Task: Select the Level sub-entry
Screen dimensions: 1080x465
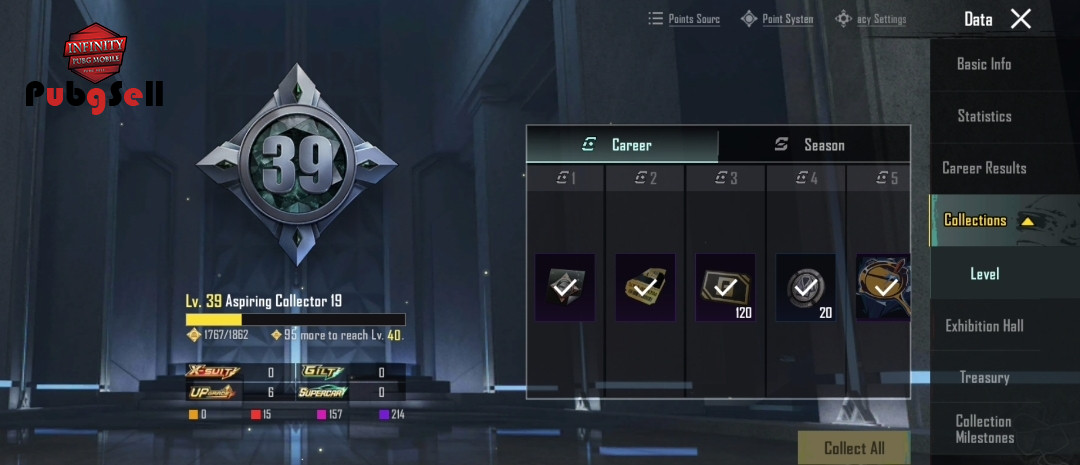Action: (984, 273)
